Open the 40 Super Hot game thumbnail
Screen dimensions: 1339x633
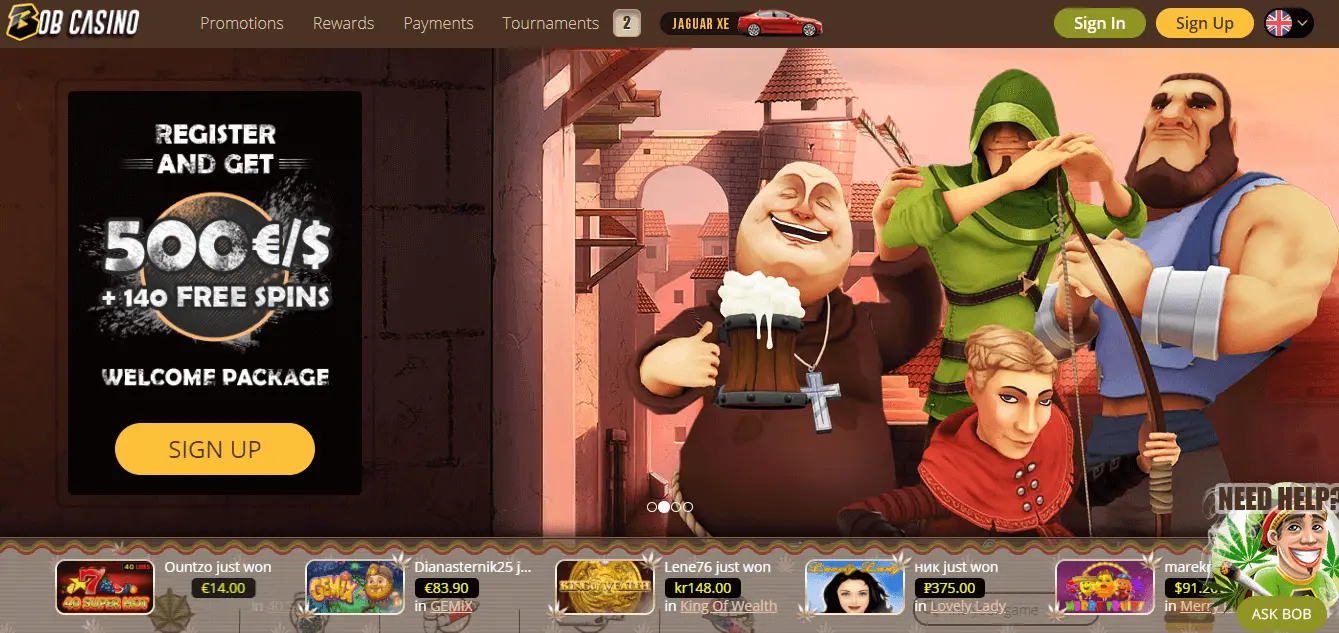[105, 586]
